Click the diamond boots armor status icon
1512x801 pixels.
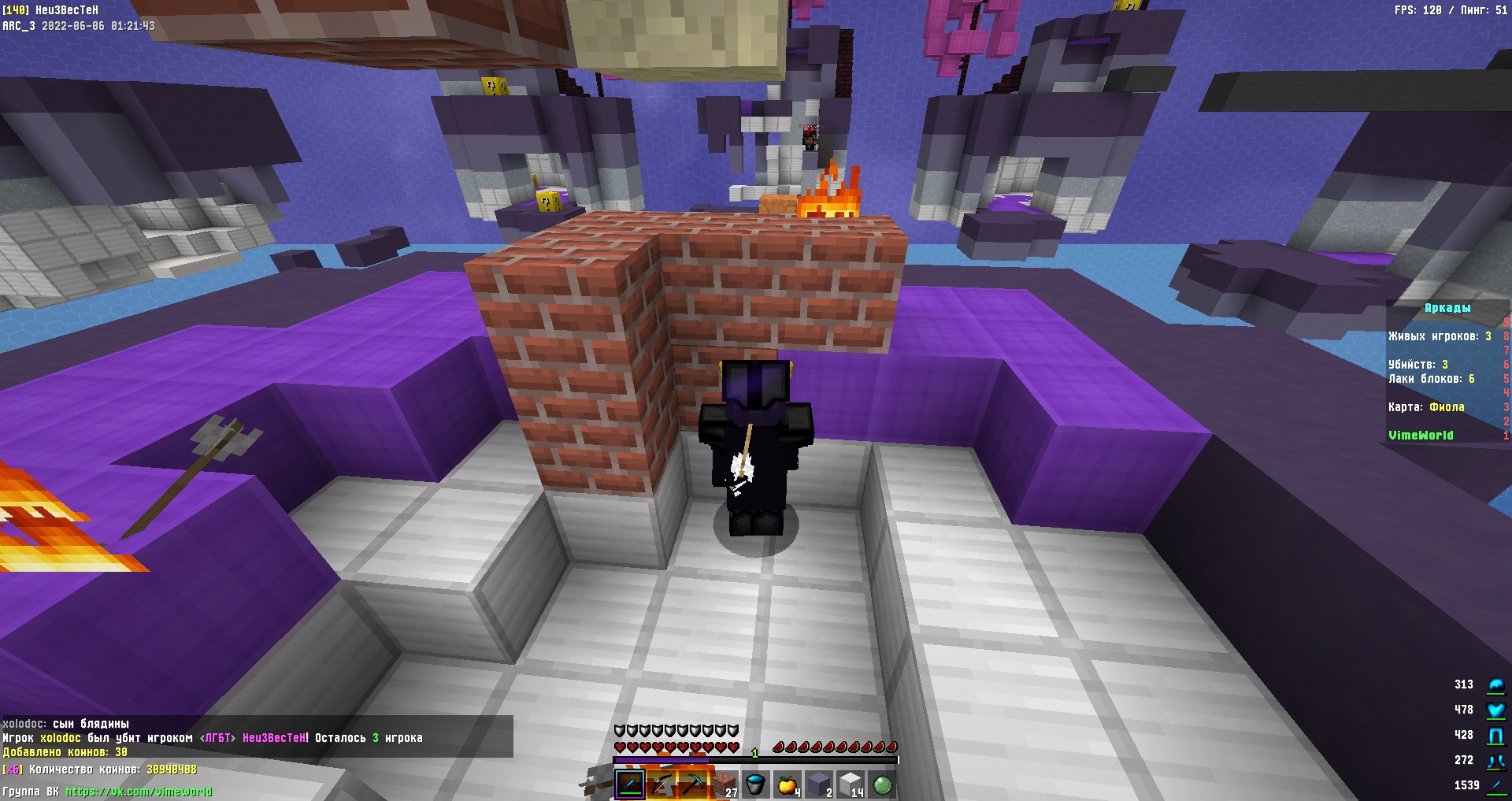[1495, 761]
